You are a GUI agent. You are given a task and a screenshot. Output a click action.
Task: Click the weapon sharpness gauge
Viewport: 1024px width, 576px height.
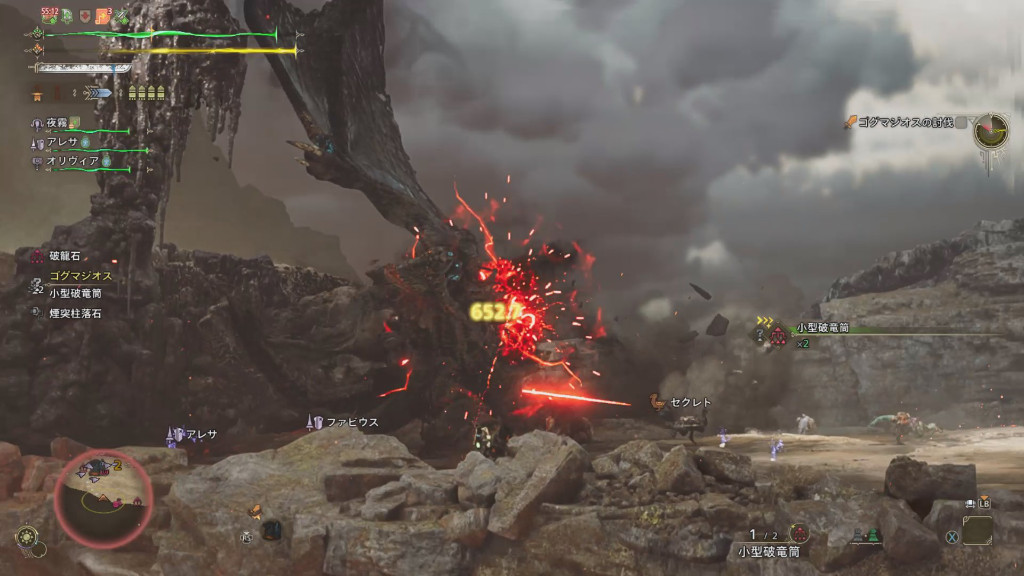83,68
